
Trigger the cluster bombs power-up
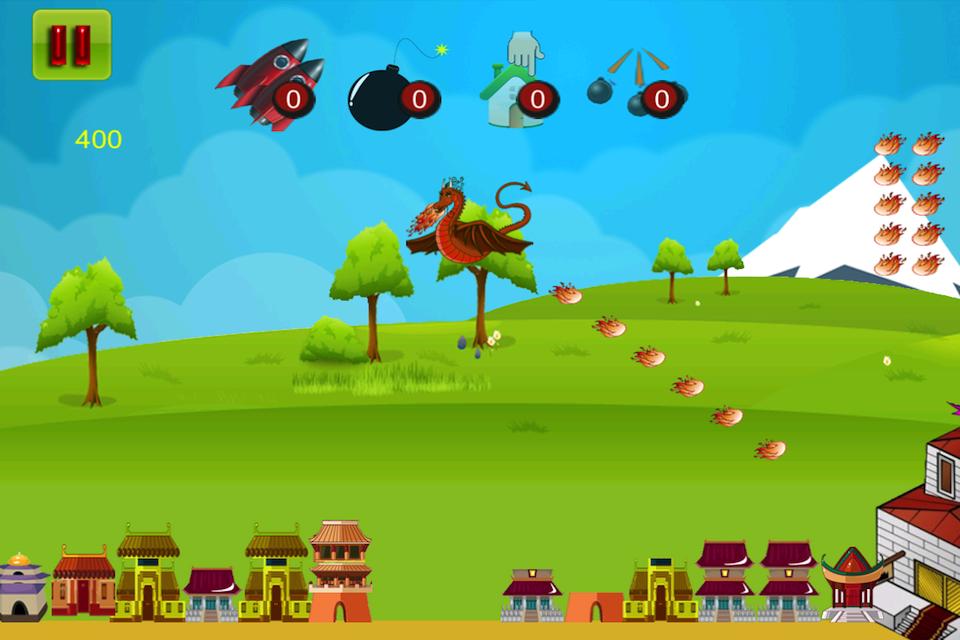637,85
